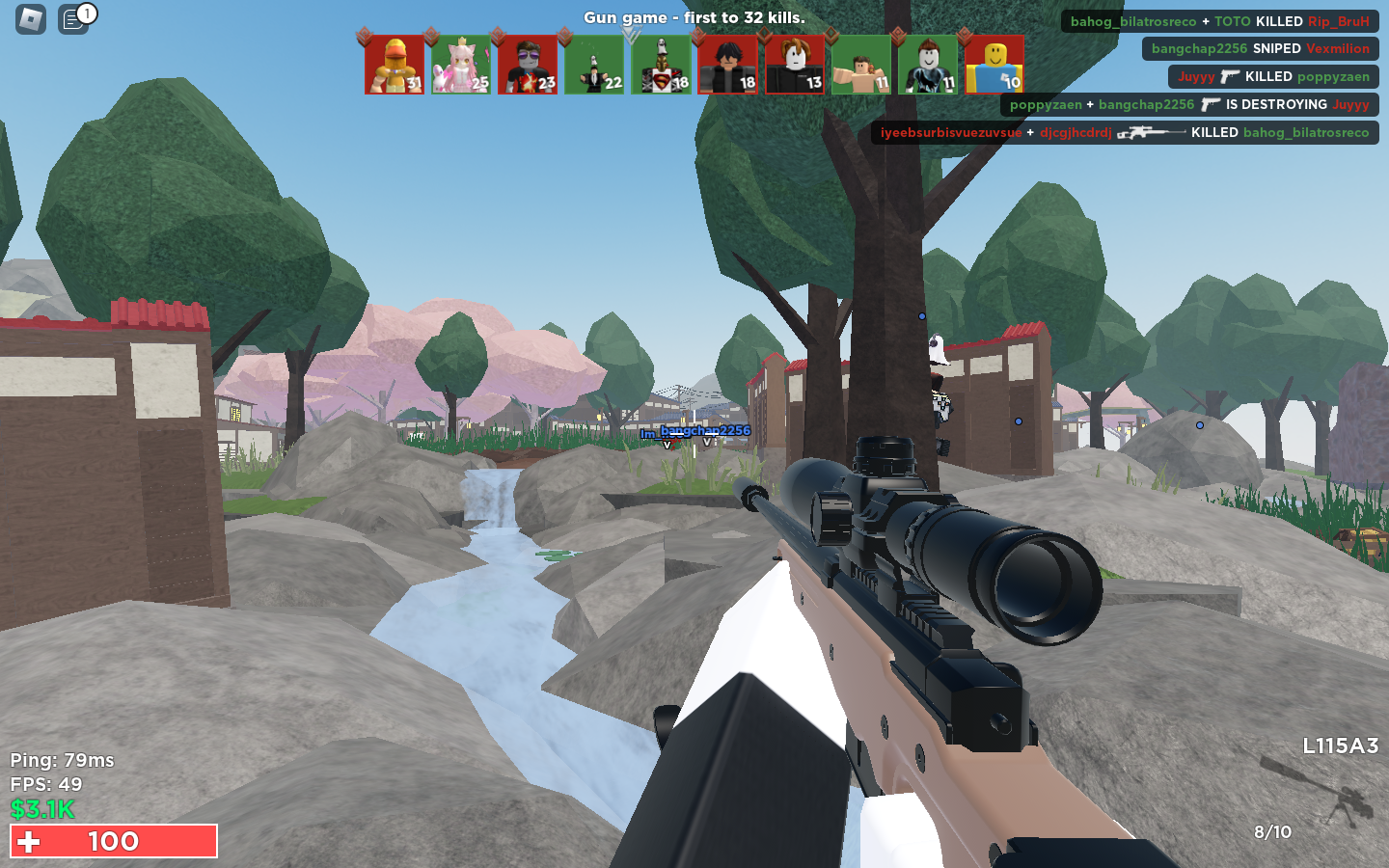Open the chat window with notification badge
This screenshot has height=868, width=1389.
pyautogui.click(x=74, y=19)
